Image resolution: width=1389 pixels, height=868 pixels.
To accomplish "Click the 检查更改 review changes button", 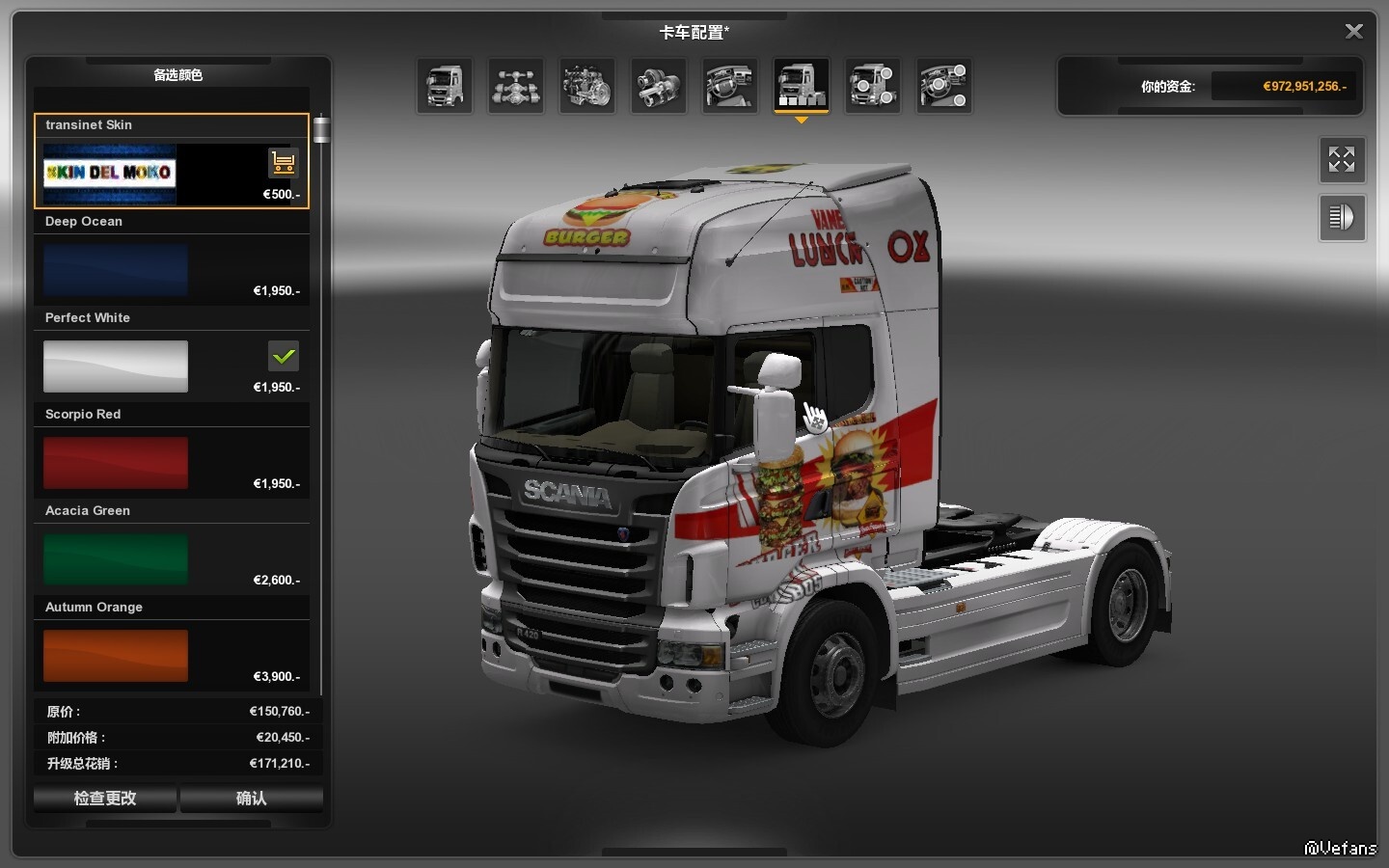I will pyautogui.click(x=105, y=799).
